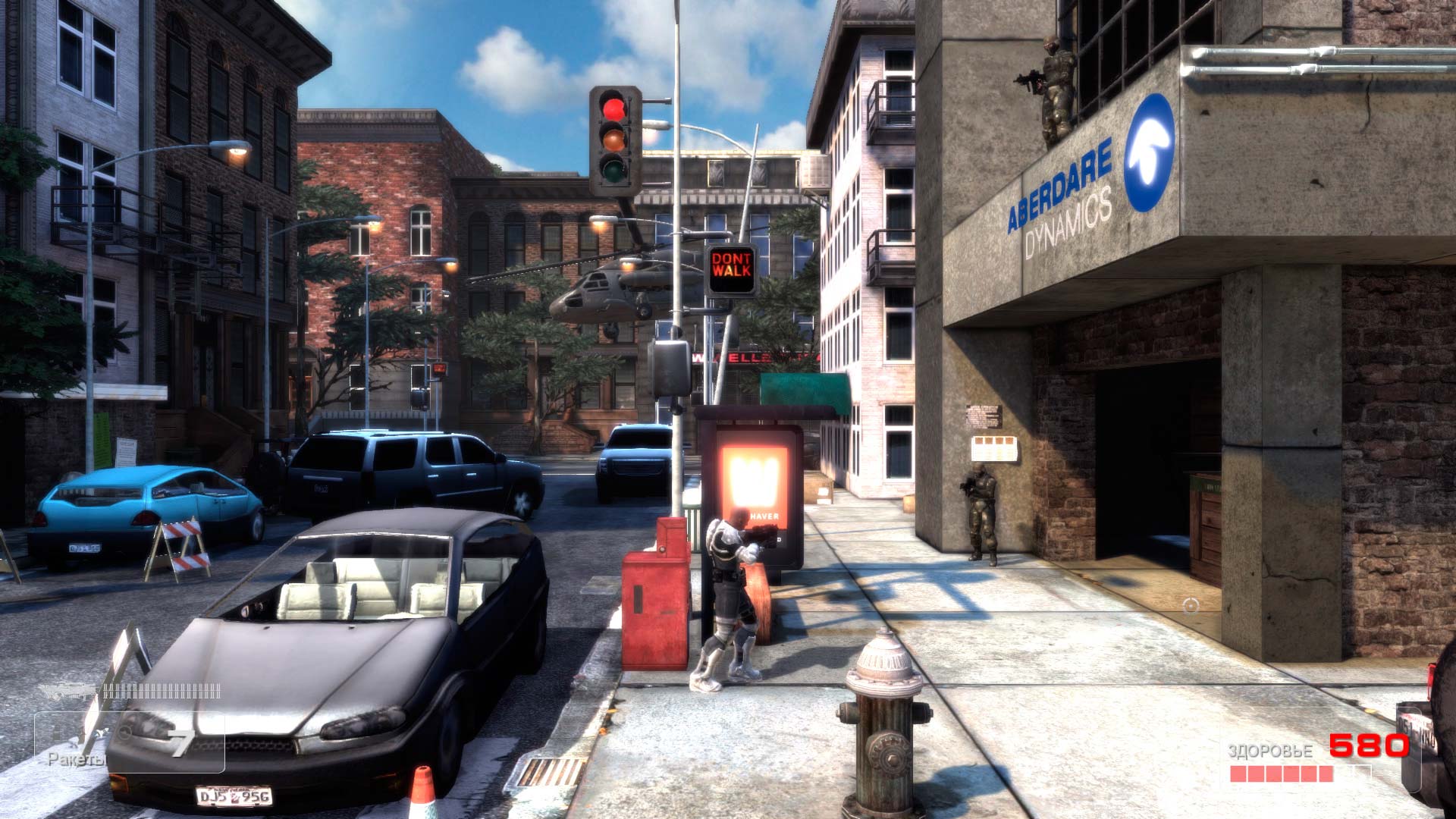Viewport: 1456px width, 819px height.
Task: Select the Ракеты rocket weapon slot
Action: click(129, 742)
